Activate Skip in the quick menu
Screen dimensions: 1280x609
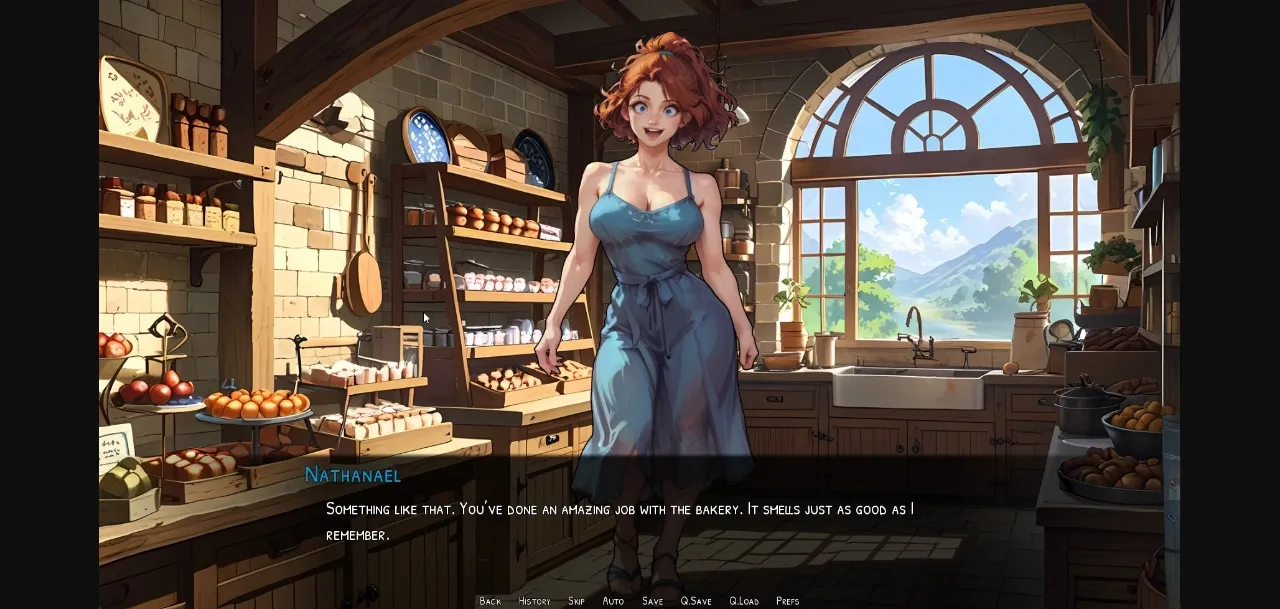(576, 601)
